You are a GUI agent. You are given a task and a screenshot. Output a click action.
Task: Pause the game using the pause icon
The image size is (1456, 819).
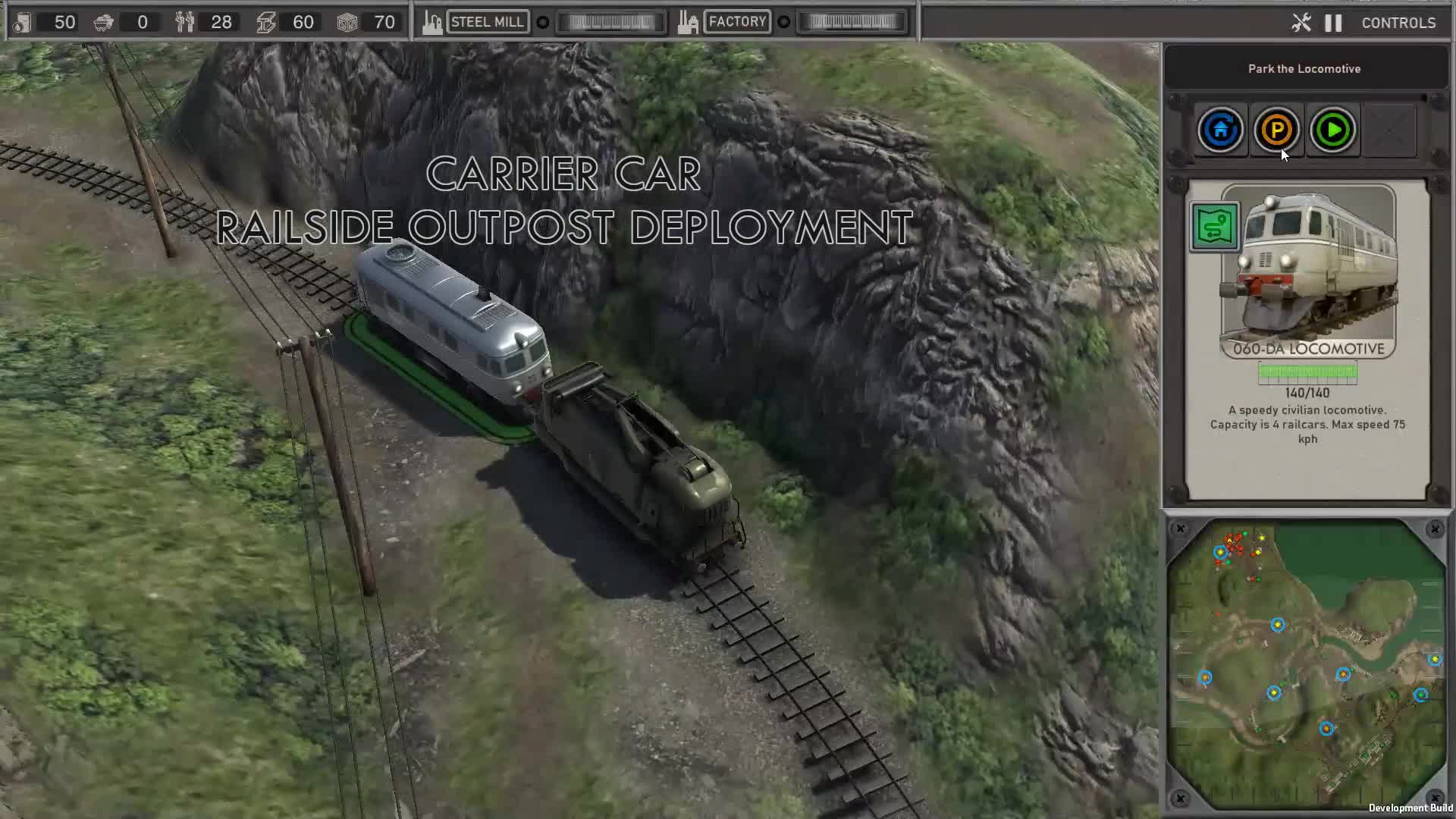(1332, 23)
